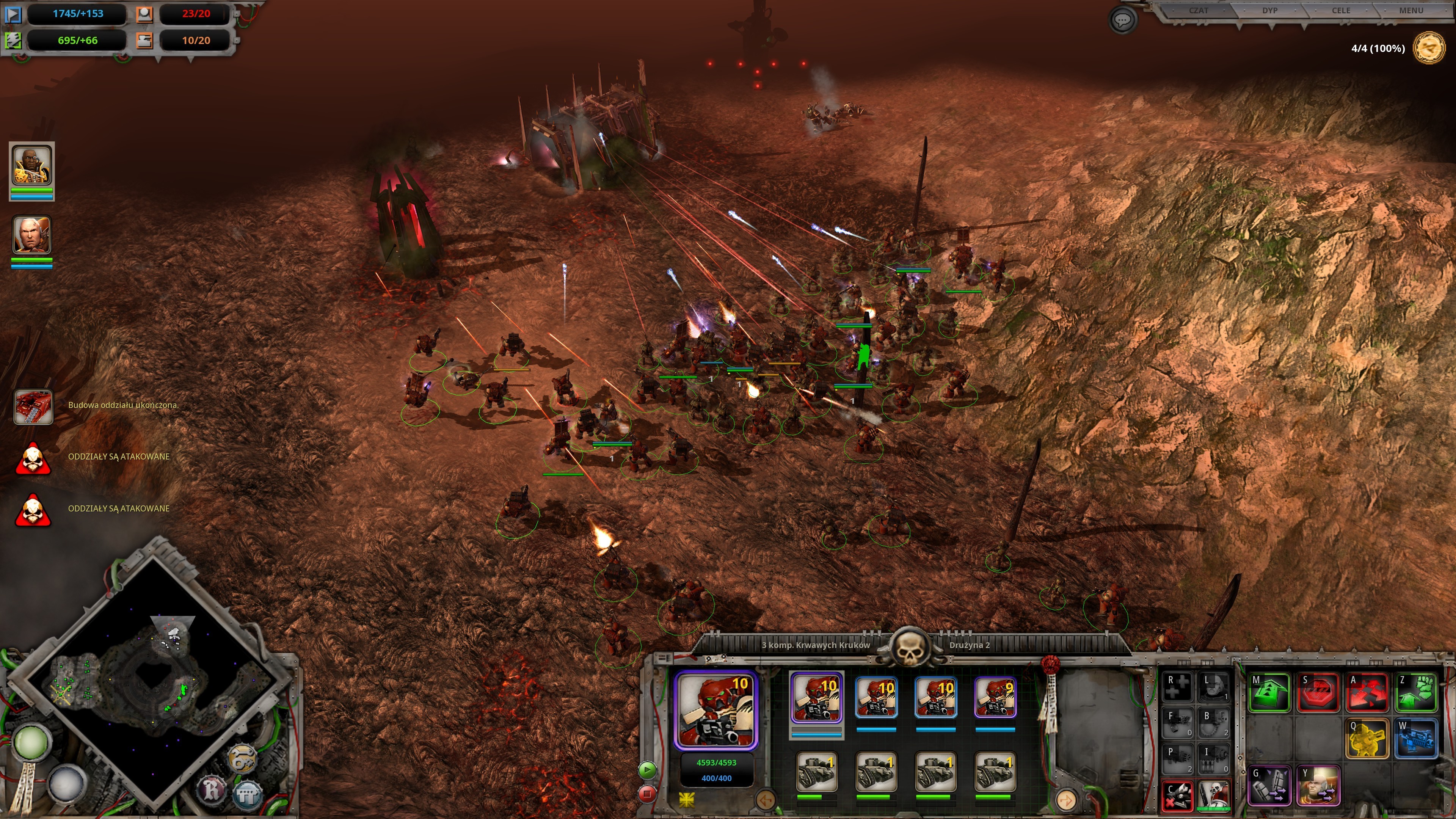This screenshot has height=819, width=1456.
Task: Activate the green arrow move command (M)
Action: click(x=1269, y=692)
